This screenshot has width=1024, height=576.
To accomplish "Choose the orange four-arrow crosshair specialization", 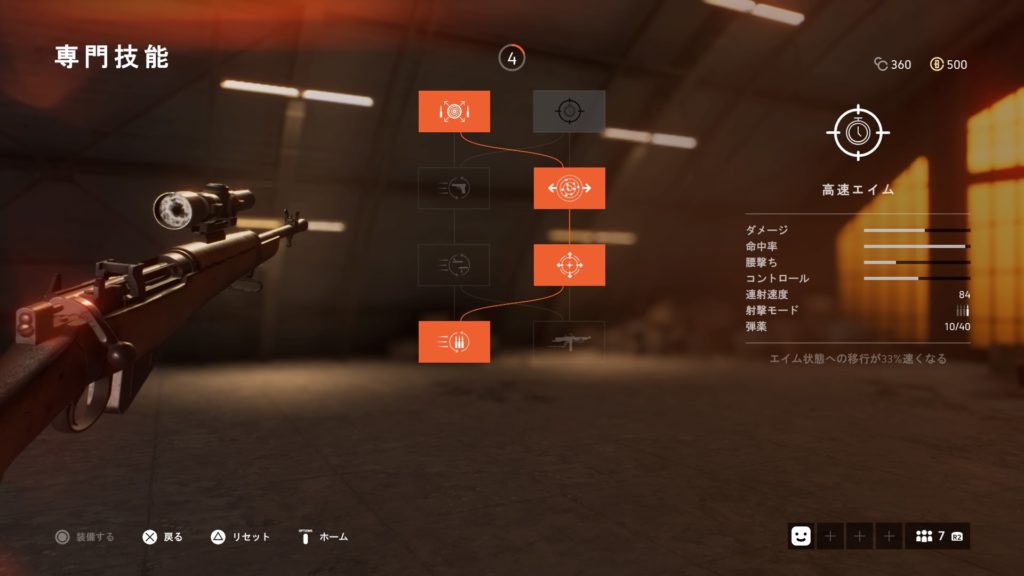I will pos(569,265).
